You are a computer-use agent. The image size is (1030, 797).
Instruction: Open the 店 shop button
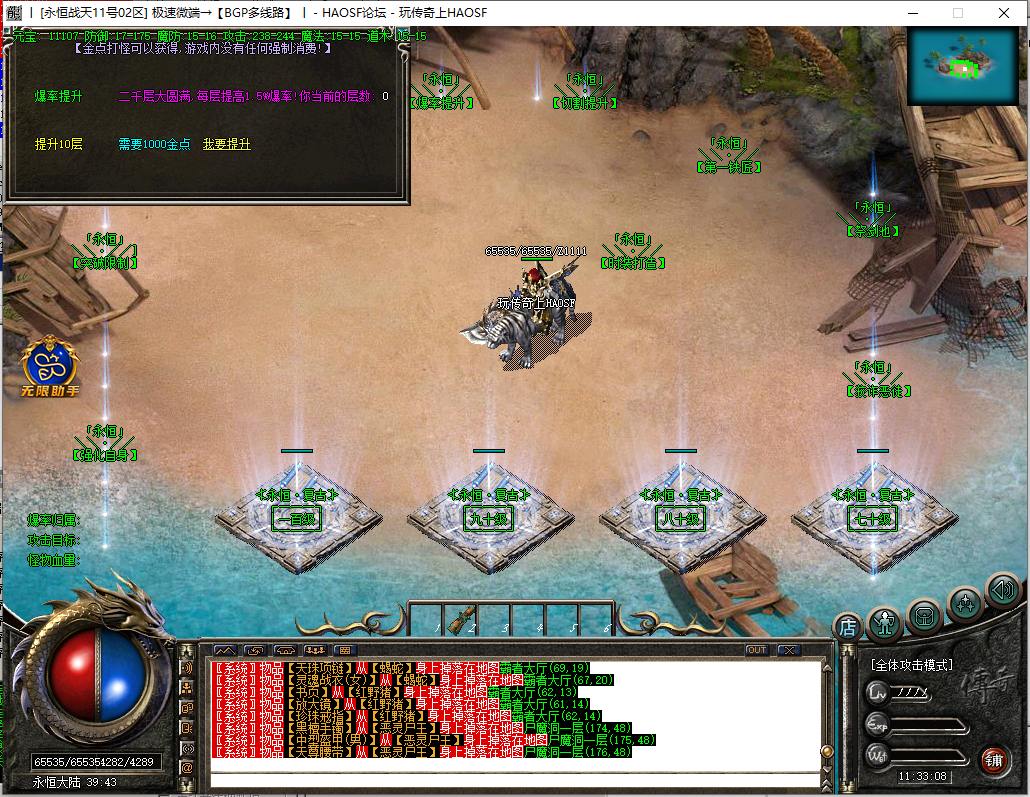tap(848, 627)
